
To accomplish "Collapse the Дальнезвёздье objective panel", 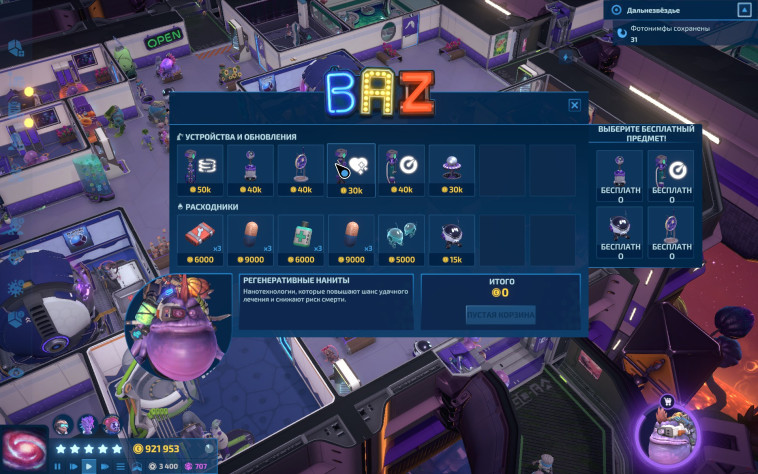I will [x=743, y=10].
